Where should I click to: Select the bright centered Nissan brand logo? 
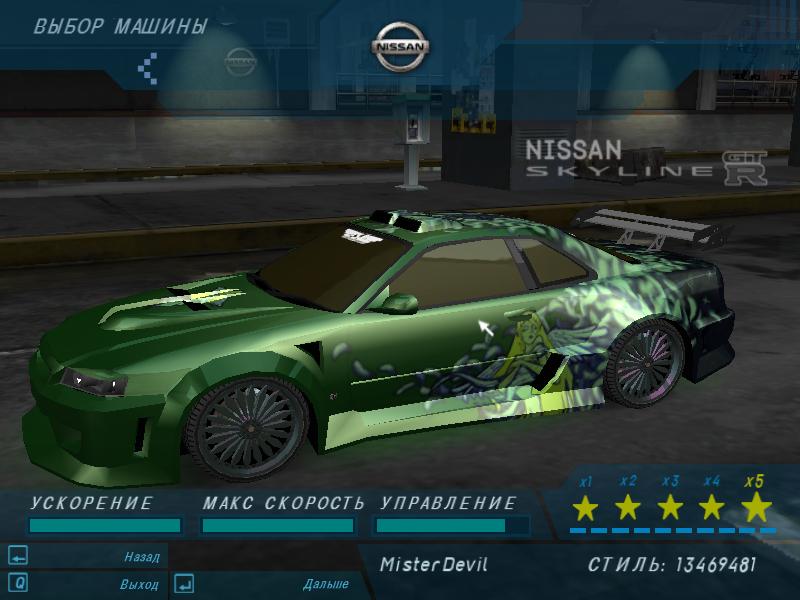(400, 47)
